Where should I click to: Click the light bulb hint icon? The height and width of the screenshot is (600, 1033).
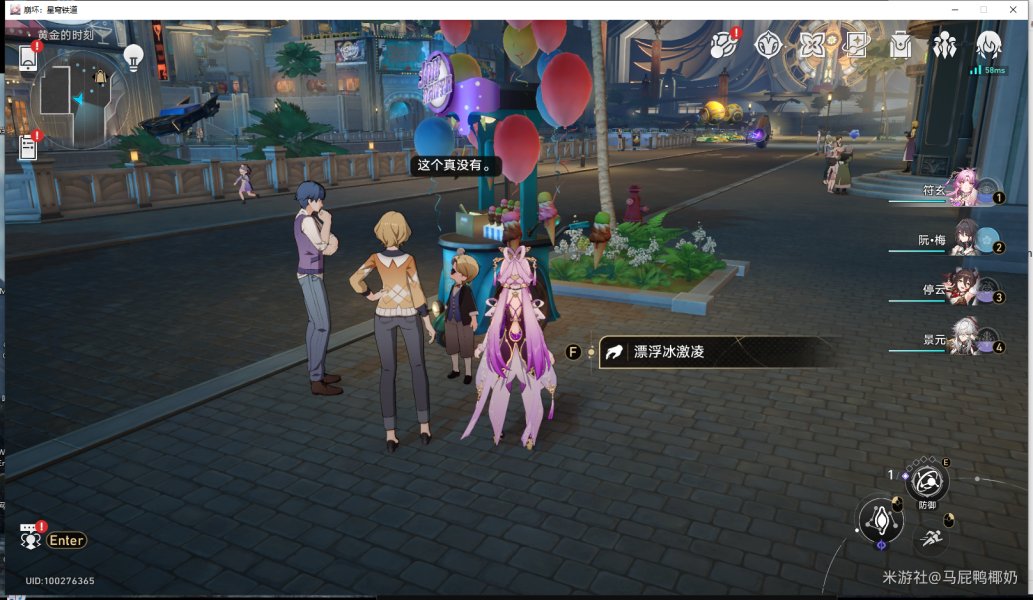pyautogui.click(x=133, y=56)
